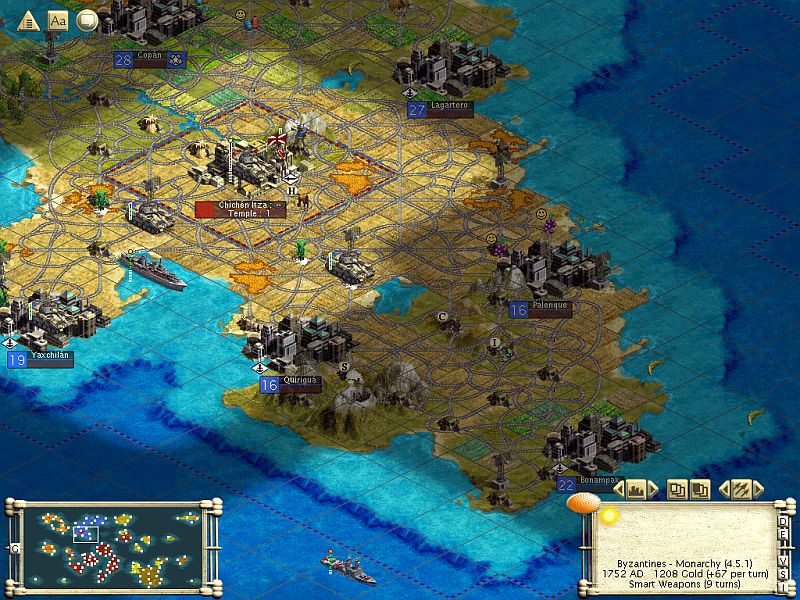Toggle the G button beside the minimap

(x=15, y=548)
